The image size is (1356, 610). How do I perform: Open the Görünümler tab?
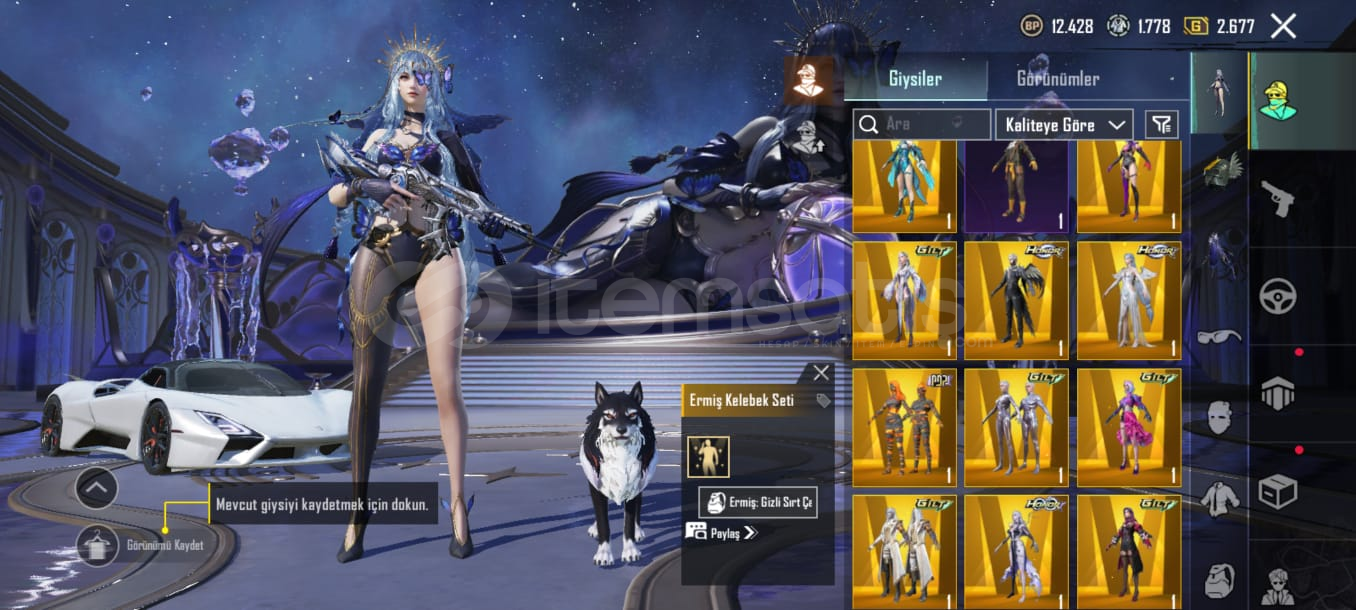(x=1057, y=79)
